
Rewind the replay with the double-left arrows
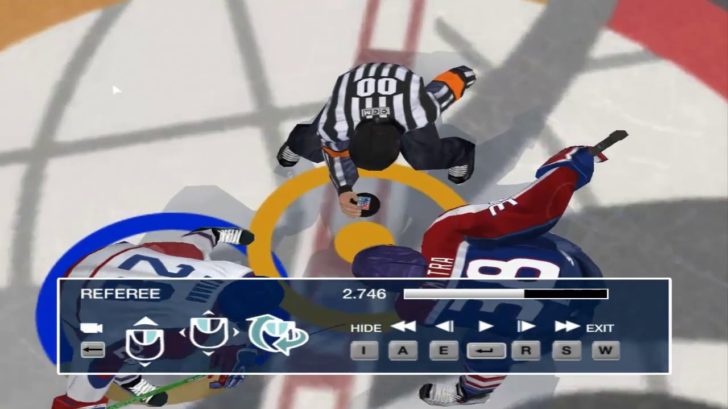[x=403, y=327]
